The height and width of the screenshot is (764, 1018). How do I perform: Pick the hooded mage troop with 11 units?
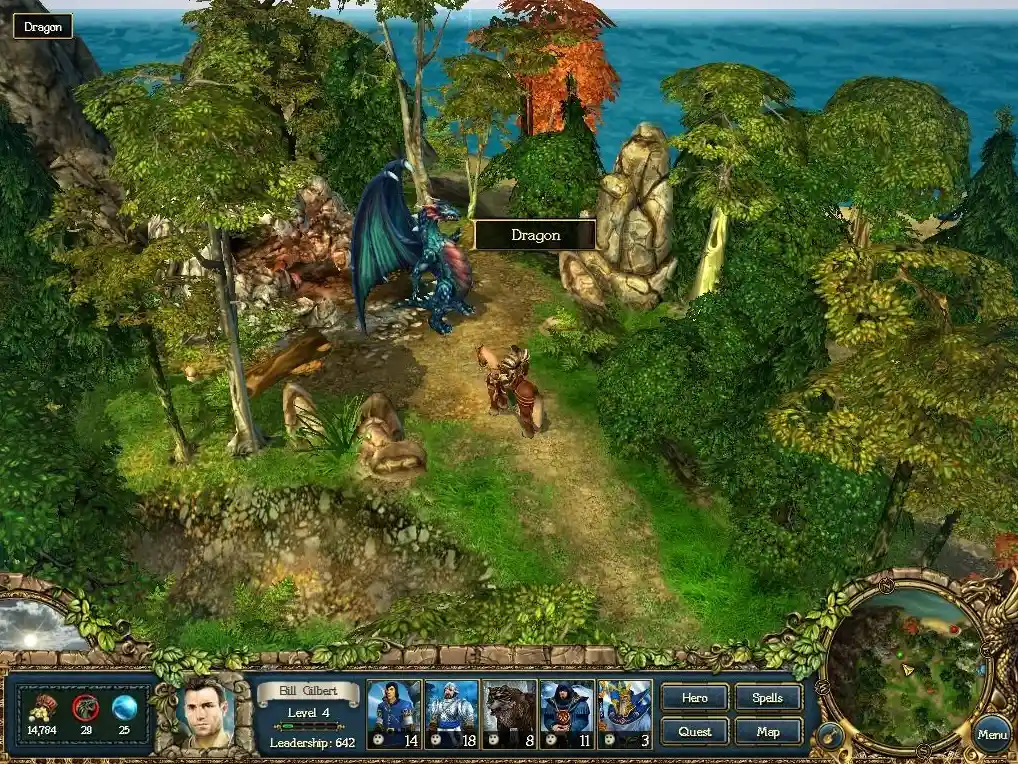[567, 714]
